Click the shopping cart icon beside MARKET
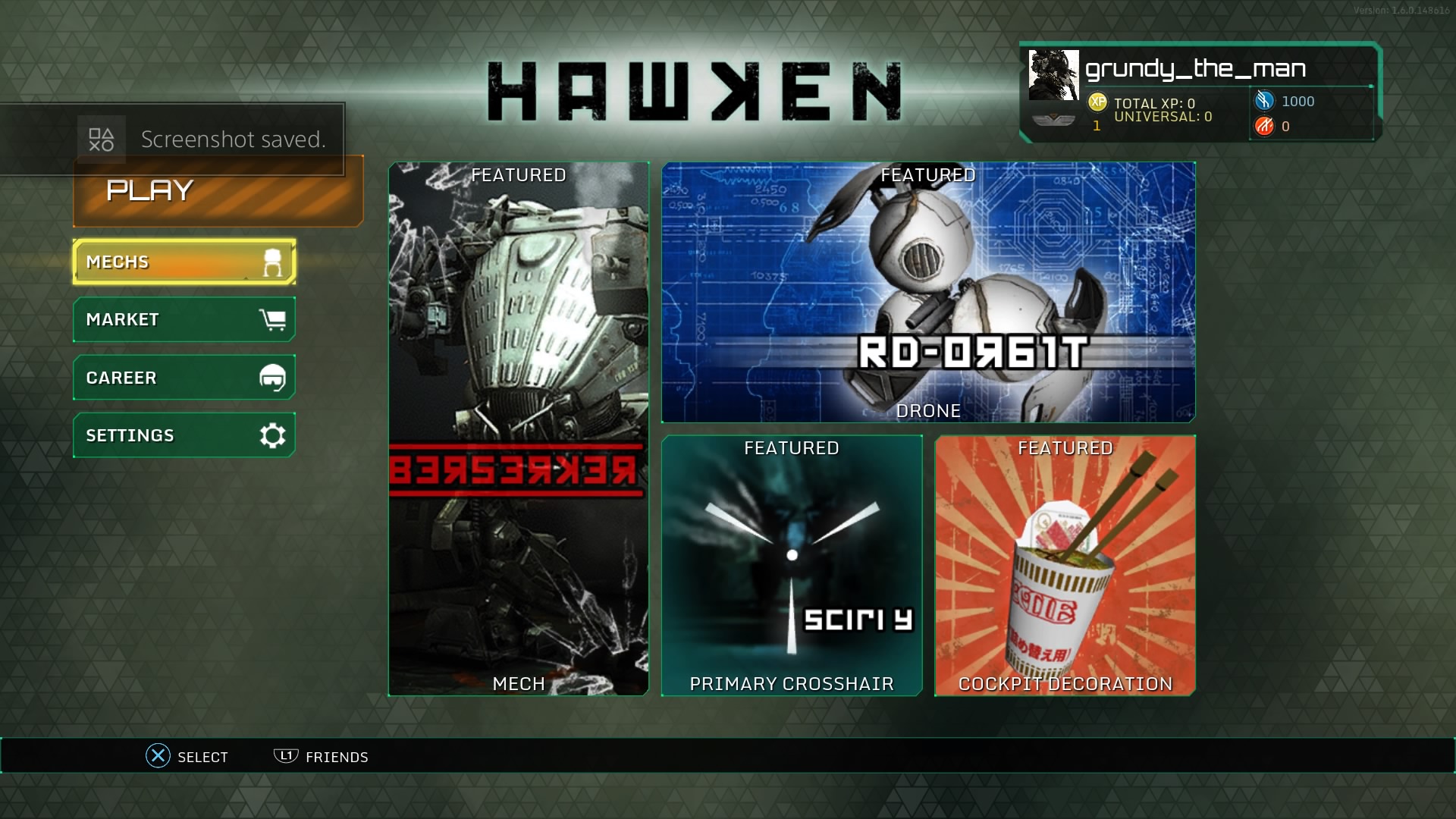This screenshot has width=1456, height=819. tap(275, 318)
